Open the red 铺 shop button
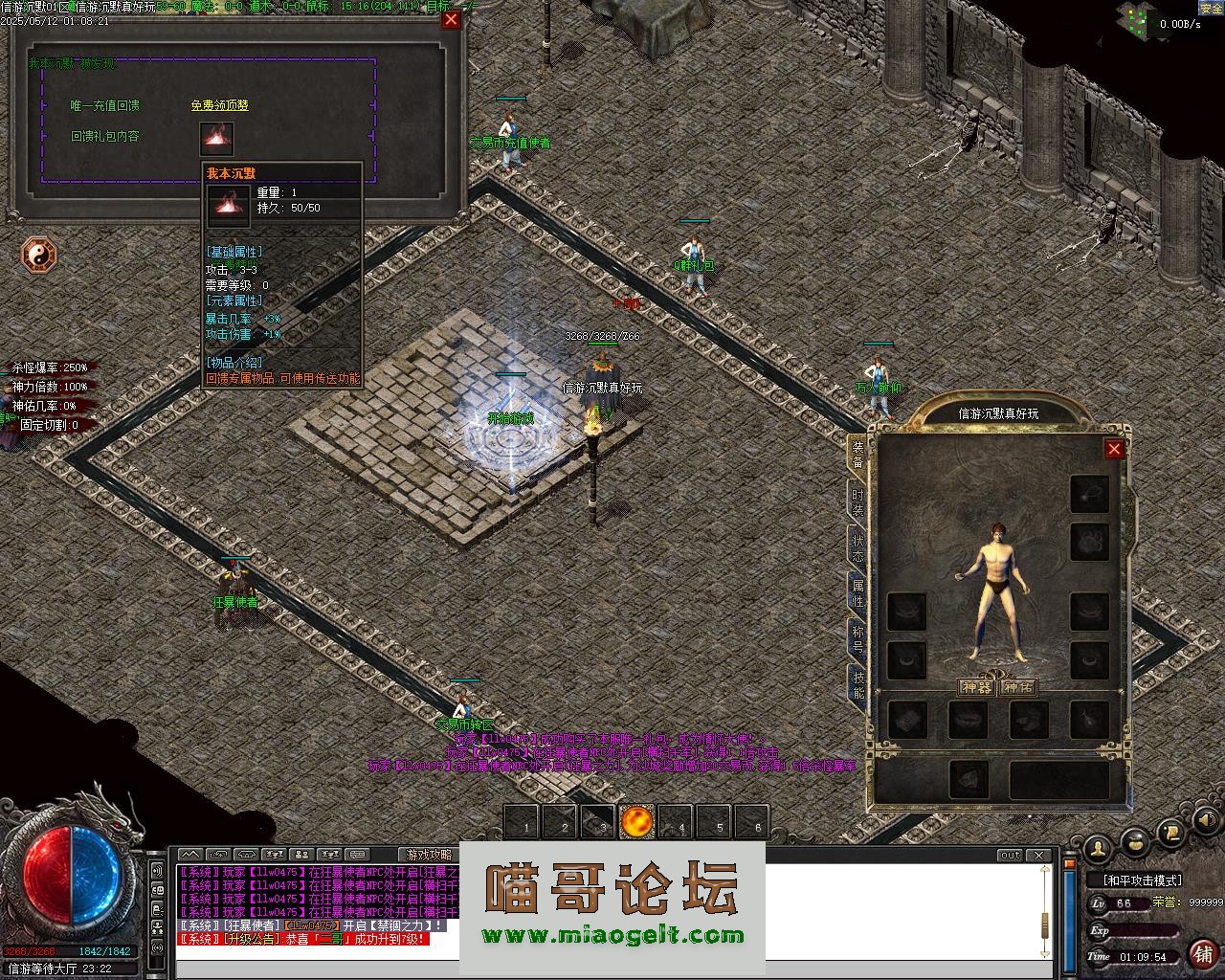The width and height of the screenshot is (1225, 980). click(x=1202, y=953)
